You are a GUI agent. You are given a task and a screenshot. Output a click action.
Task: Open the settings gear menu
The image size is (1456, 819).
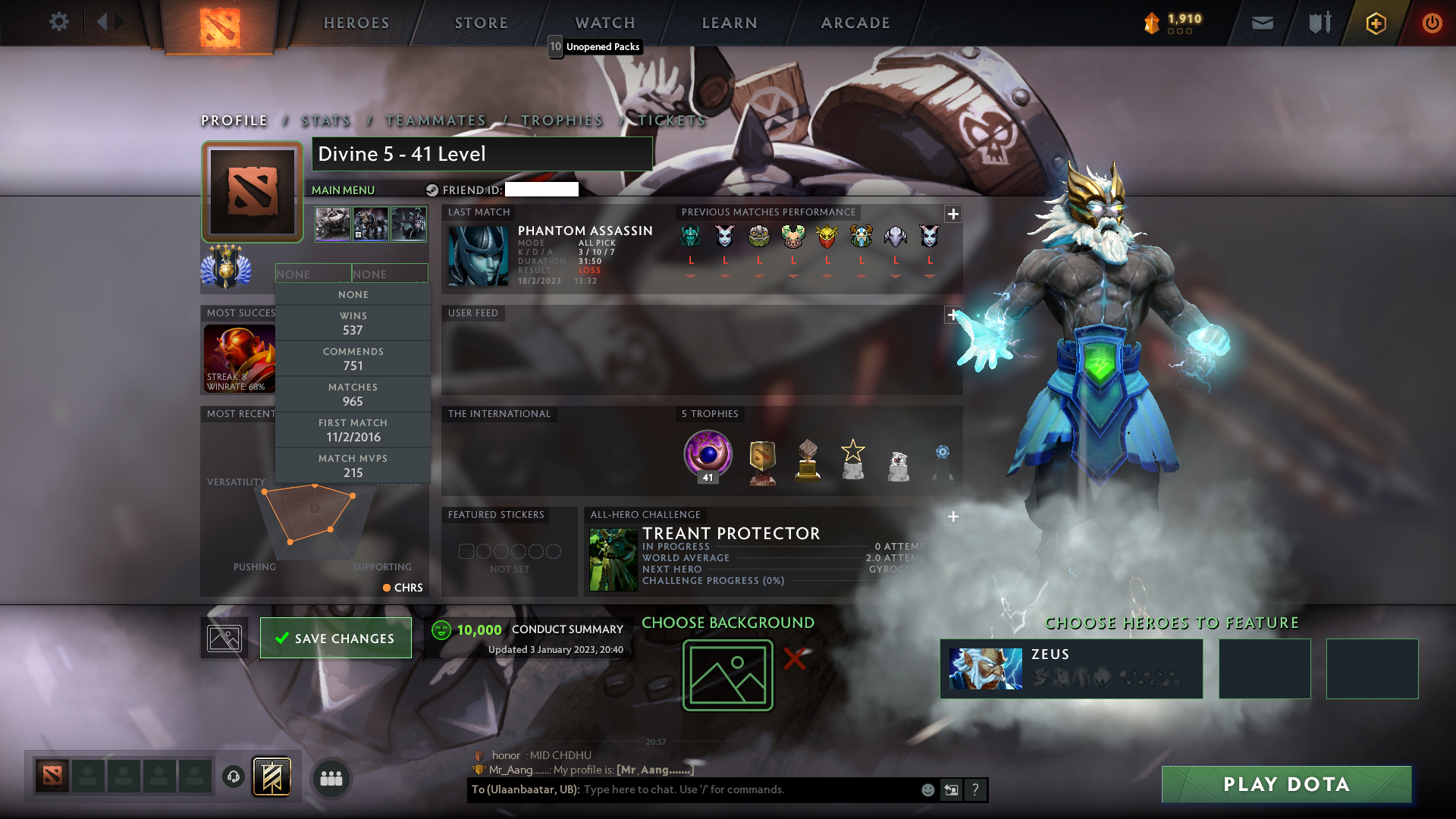[58, 22]
